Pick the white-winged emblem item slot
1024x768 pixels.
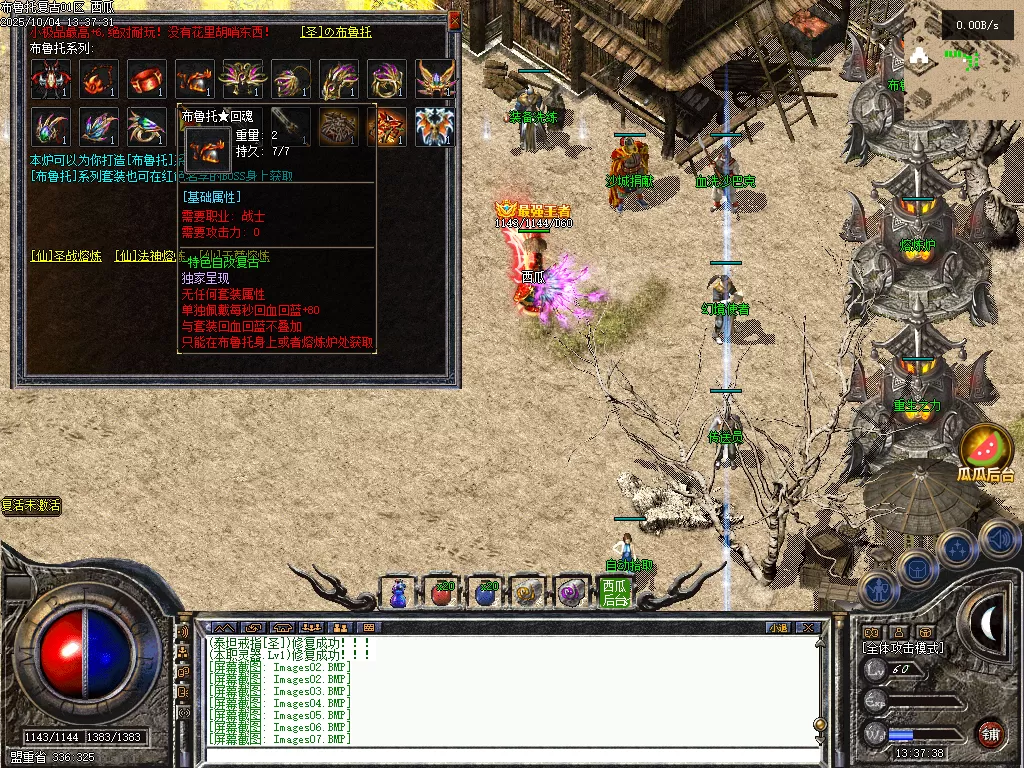click(435, 127)
